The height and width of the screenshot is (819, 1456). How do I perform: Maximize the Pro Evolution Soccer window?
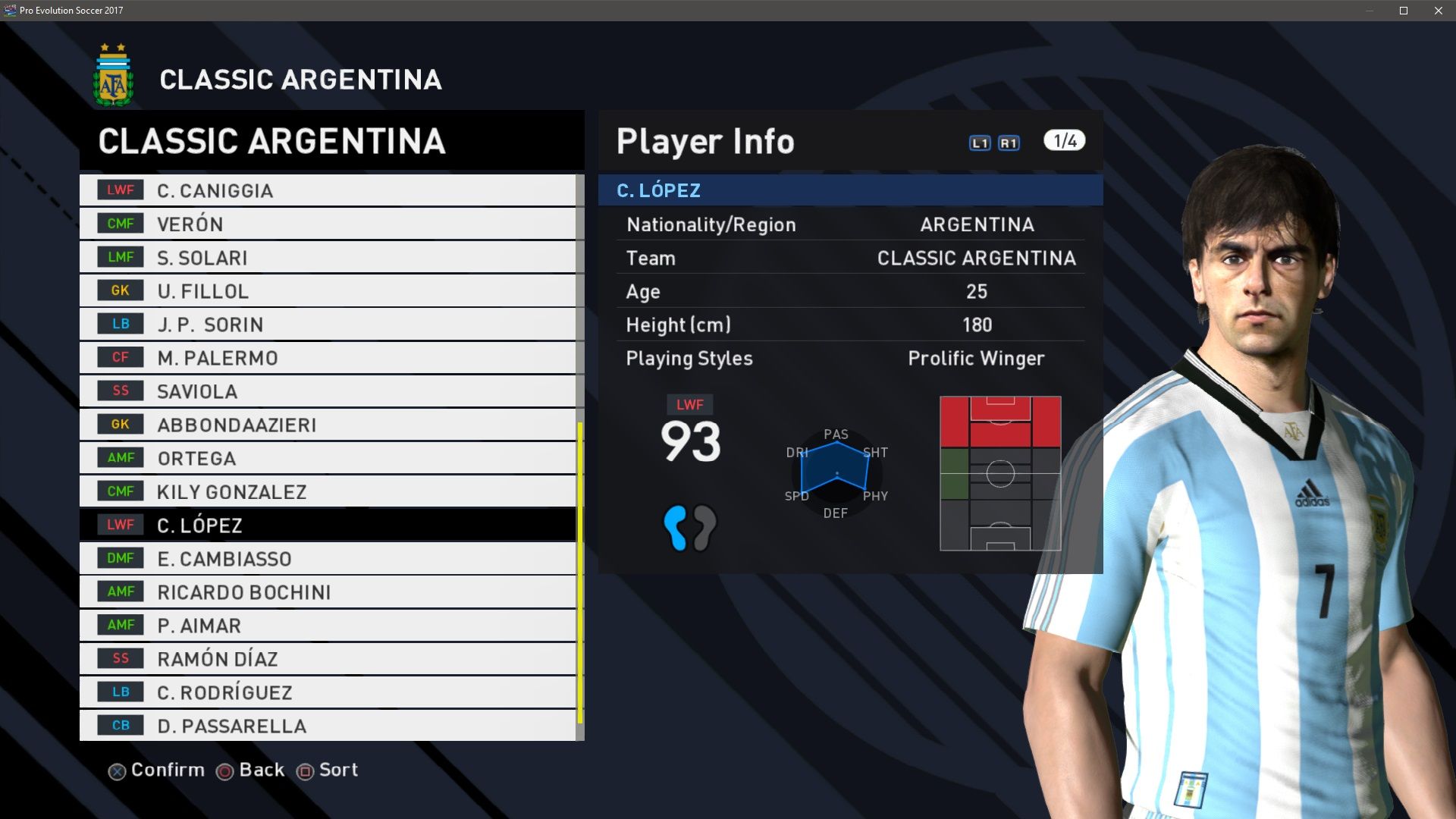(1404, 11)
